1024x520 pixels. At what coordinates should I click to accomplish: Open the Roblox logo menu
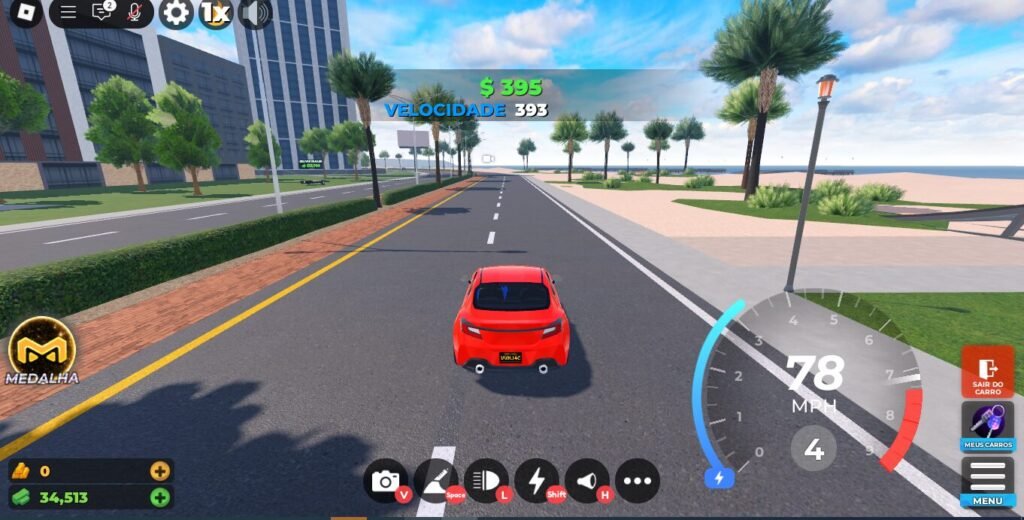[x=20, y=13]
